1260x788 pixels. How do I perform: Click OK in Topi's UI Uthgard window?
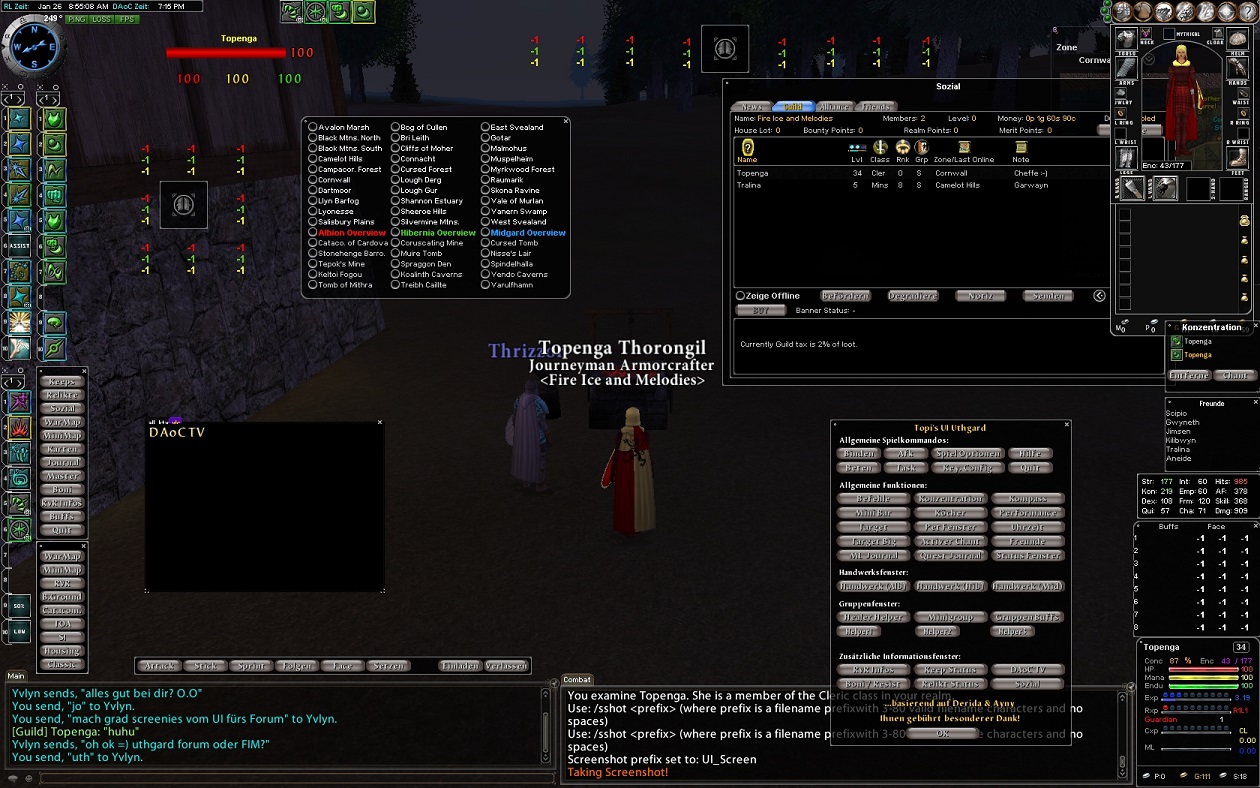click(942, 733)
